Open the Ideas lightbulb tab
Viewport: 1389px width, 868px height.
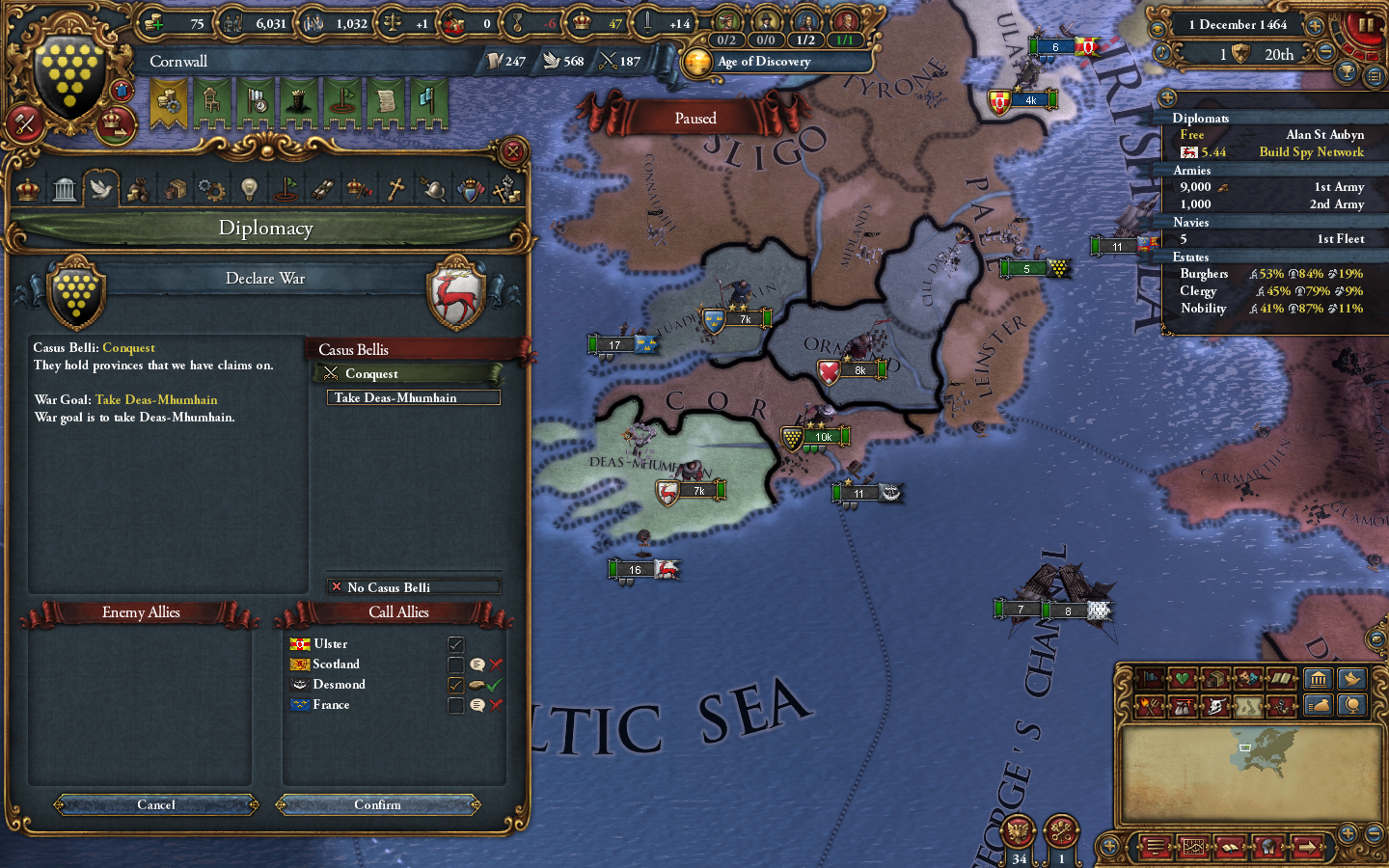pyautogui.click(x=248, y=189)
